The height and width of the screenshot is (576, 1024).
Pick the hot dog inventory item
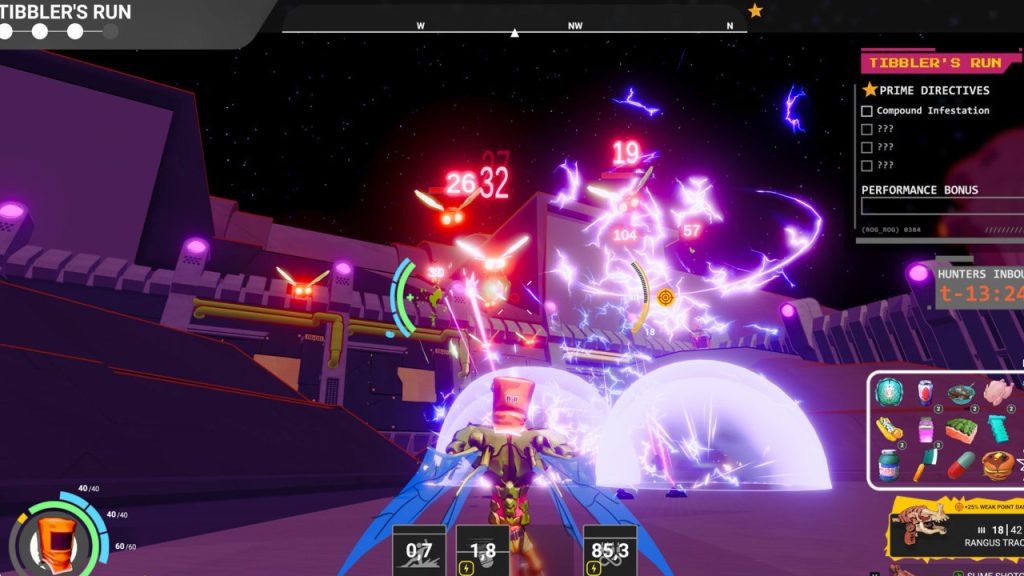[888, 430]
